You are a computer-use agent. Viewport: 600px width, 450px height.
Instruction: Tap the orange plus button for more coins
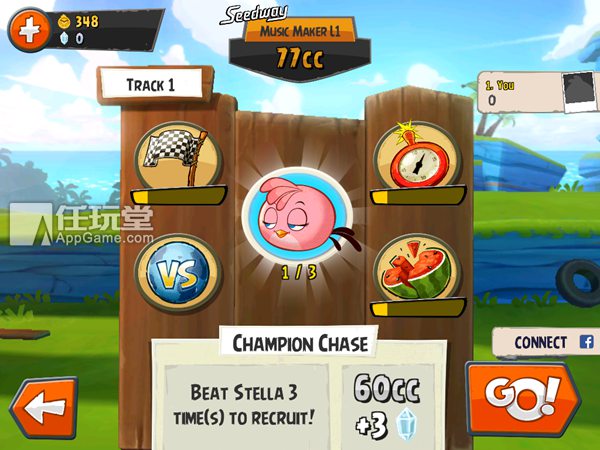click(28, 30)
